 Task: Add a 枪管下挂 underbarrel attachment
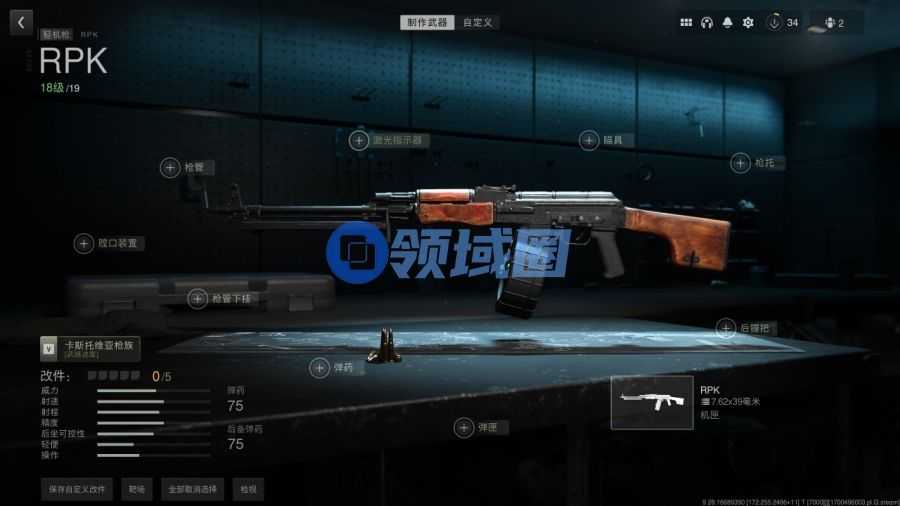click(x=198, y=298)
